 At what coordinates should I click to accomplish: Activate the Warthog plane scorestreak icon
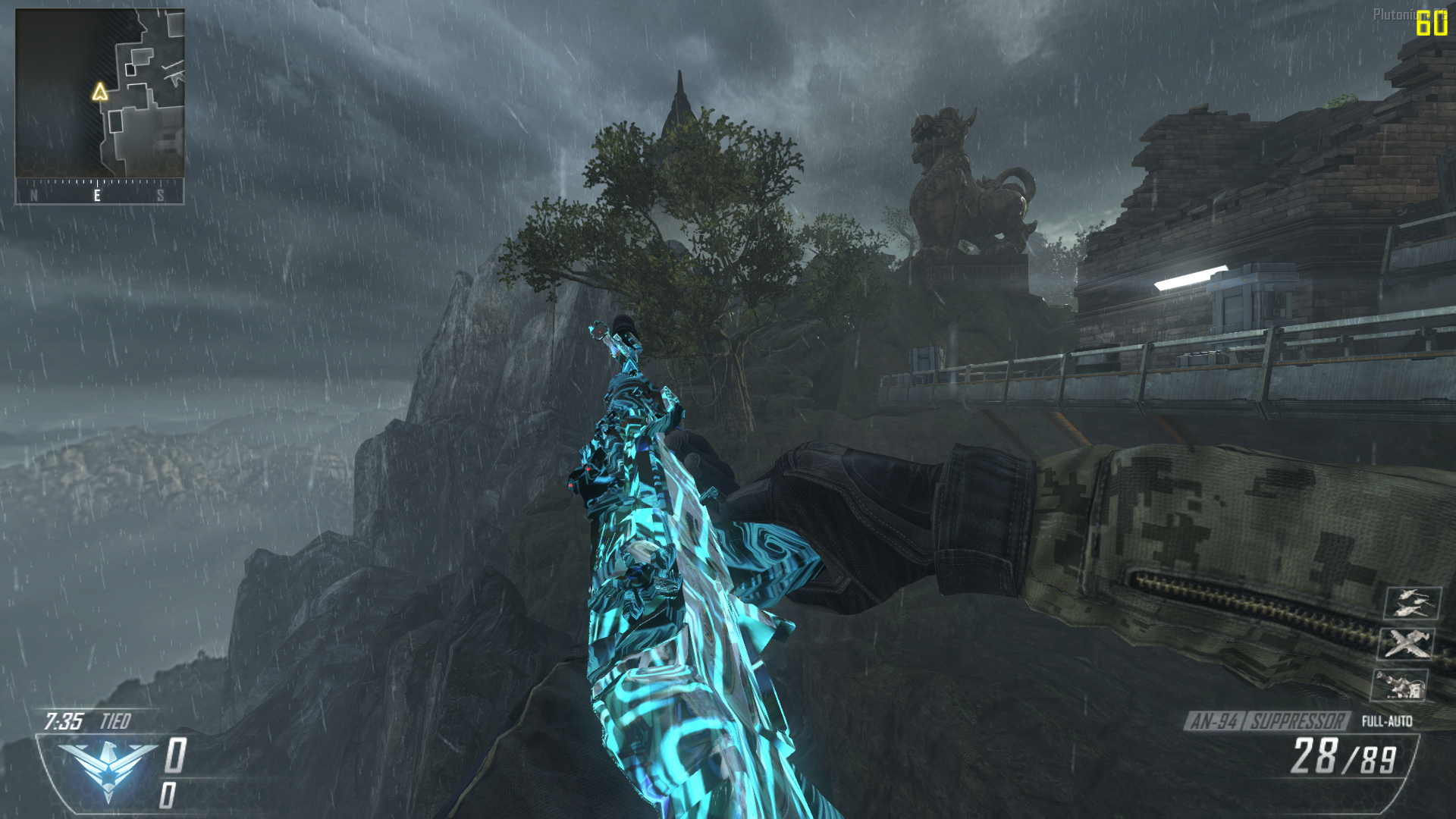(x=1407, y=644)
